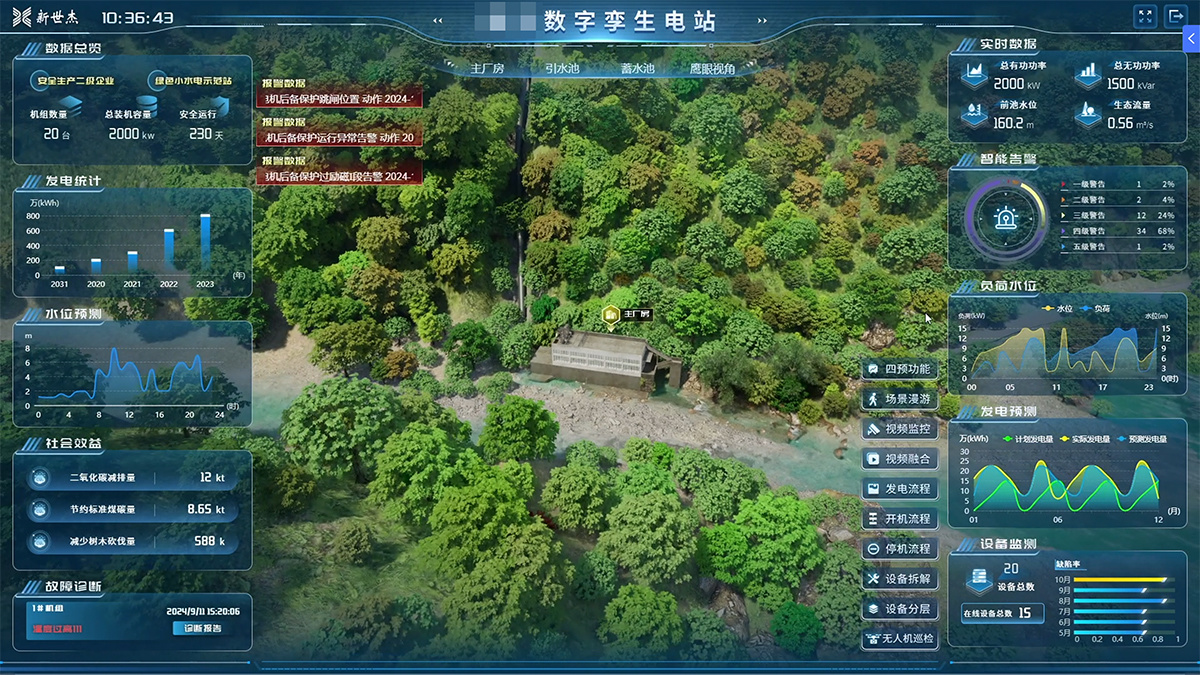The width and height of the screenshot is (1200, 675).
Task: Open 设备拆解 equipment disassembly
Action: pyautogui.click(x=899, y=579)
